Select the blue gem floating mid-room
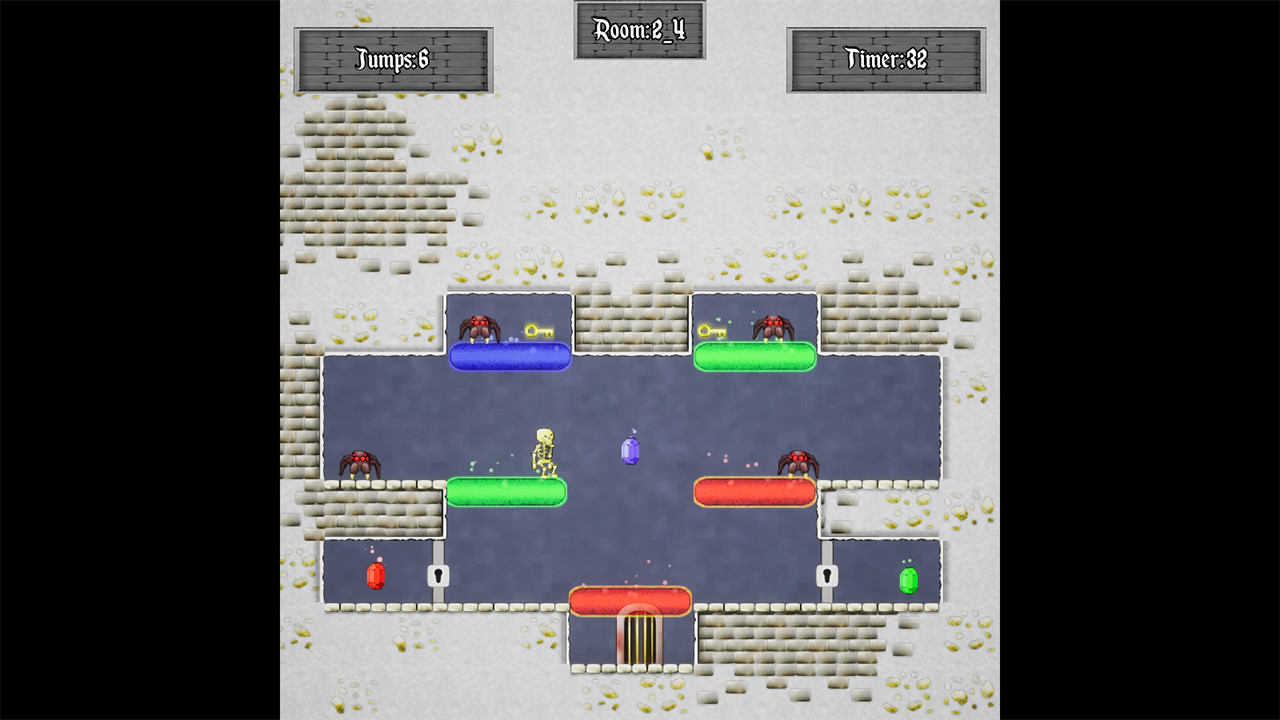 pos(630,449)
